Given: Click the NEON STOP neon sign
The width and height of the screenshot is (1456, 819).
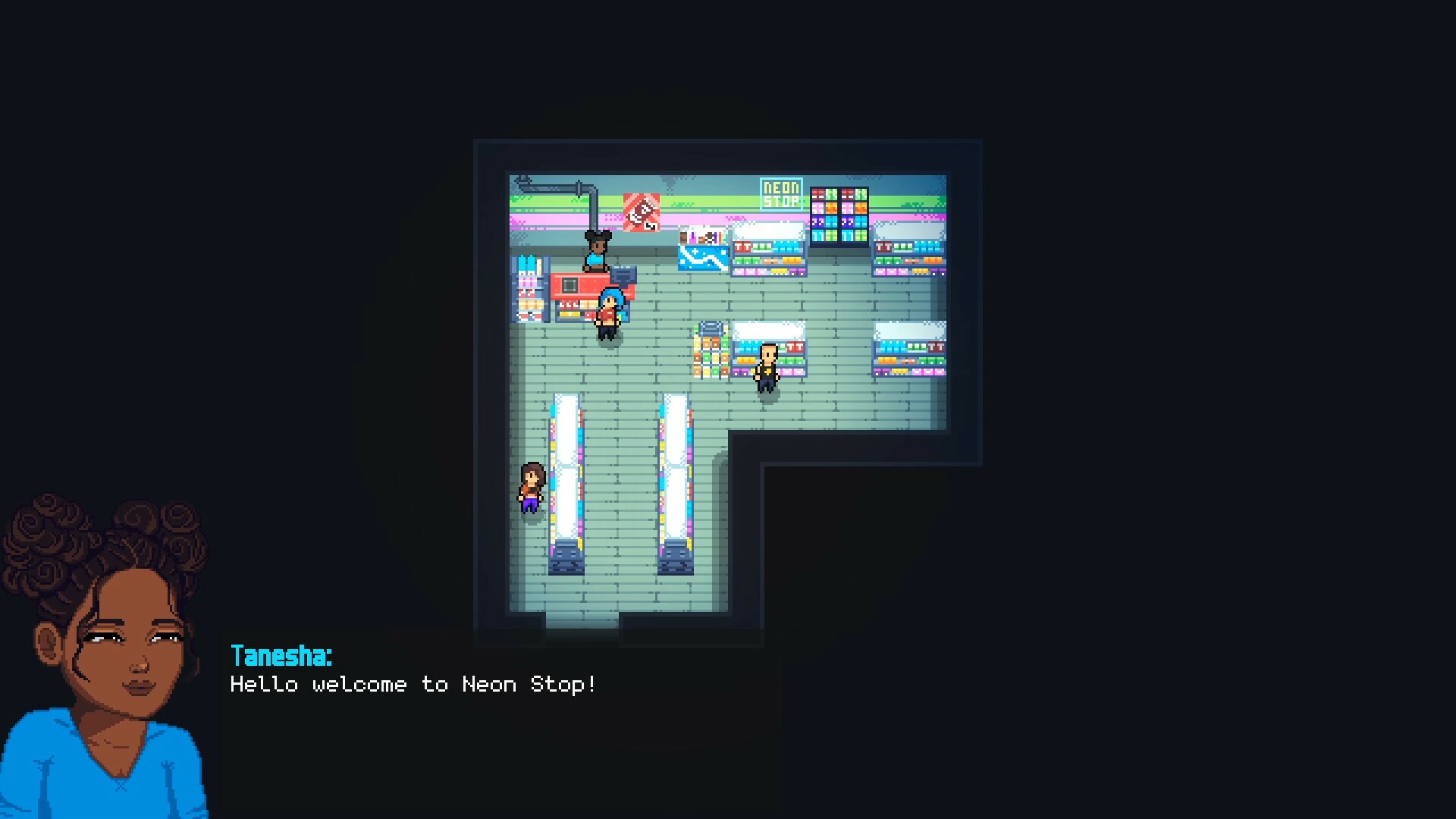Looking at the screenshot, I should tap(780, 193).
